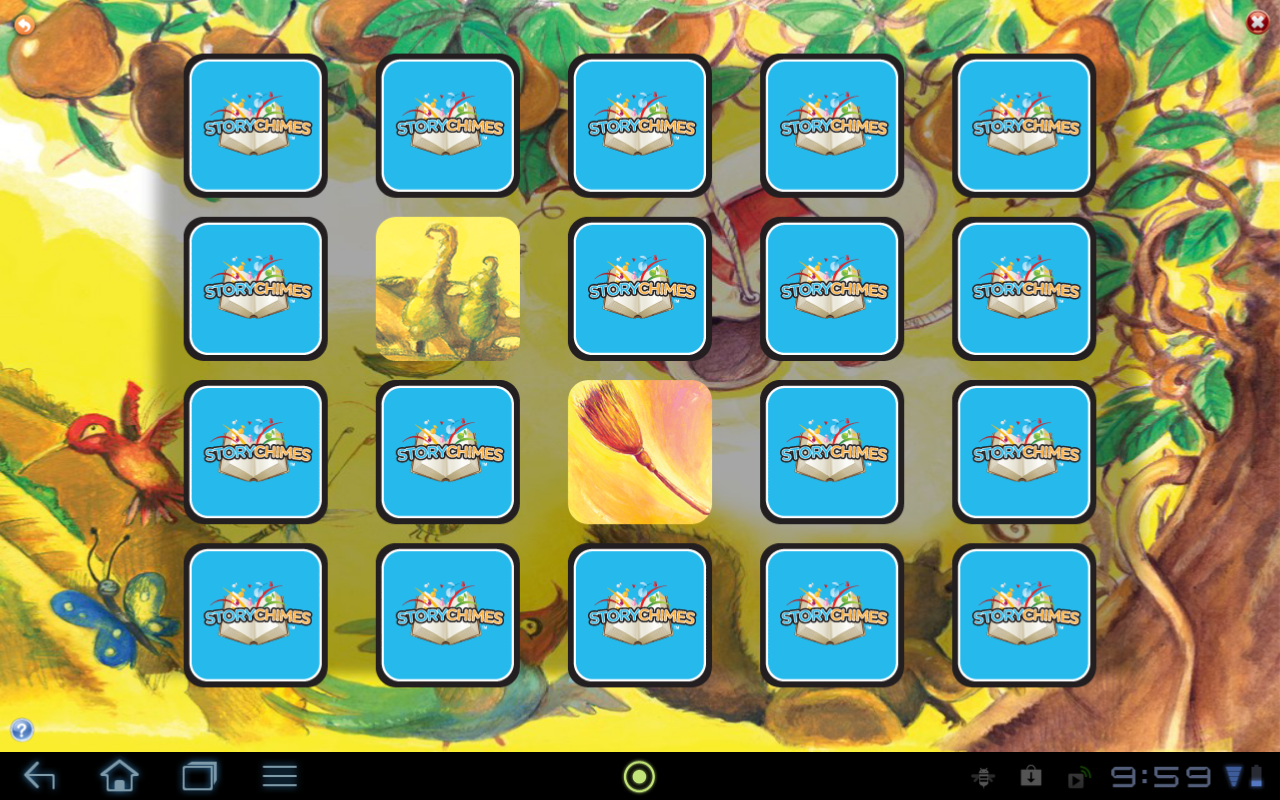Flip the top-left StoryChimes card
Image resolution: width=1280 pixels, height=800 pixels.
click(255, 124)
